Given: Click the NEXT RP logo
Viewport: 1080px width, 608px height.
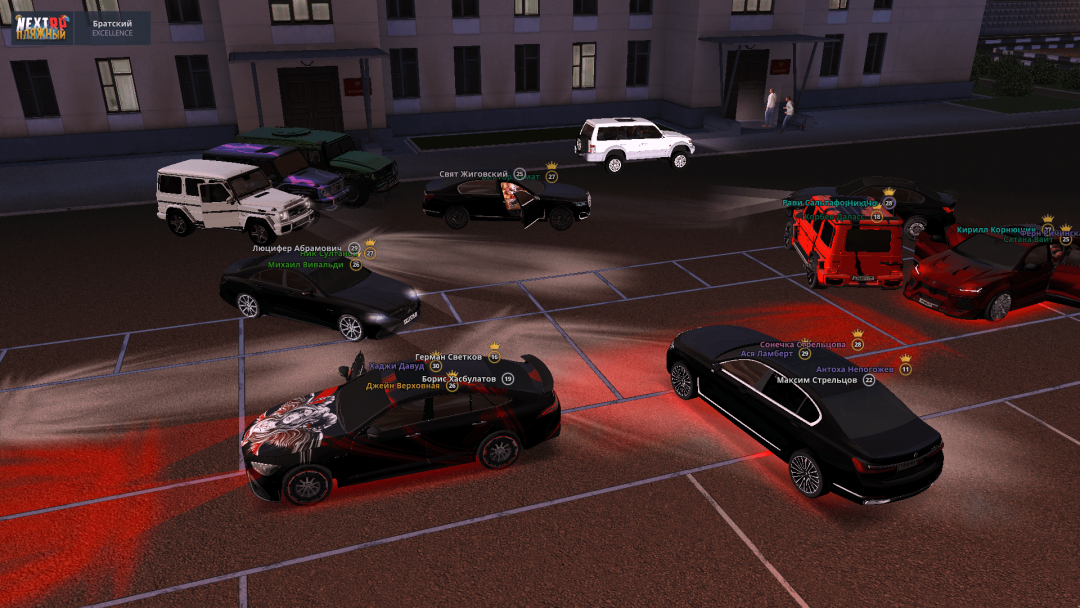Looking at the screenshot, I should click(x=41, y=27).
